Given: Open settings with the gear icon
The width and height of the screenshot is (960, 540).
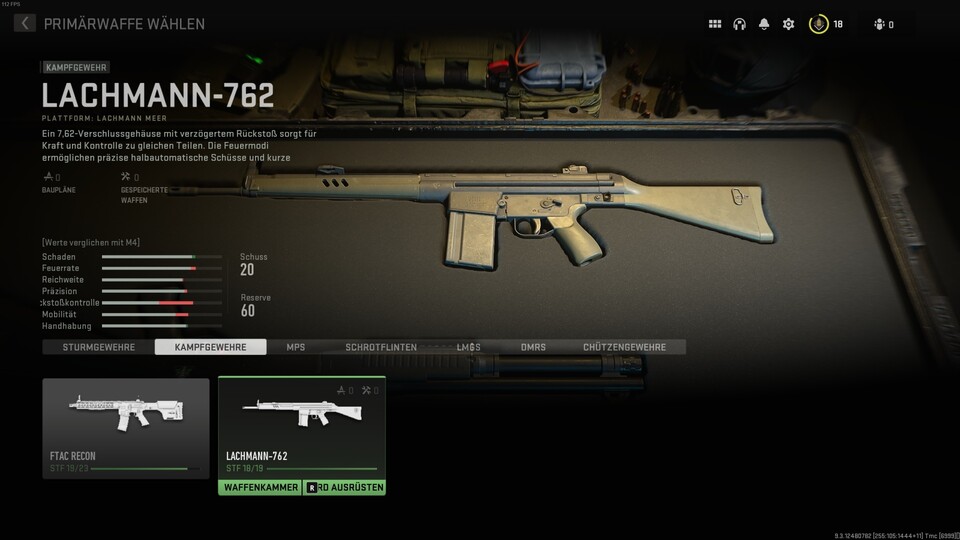Looking at the screenshot, I should click(788, 24).
